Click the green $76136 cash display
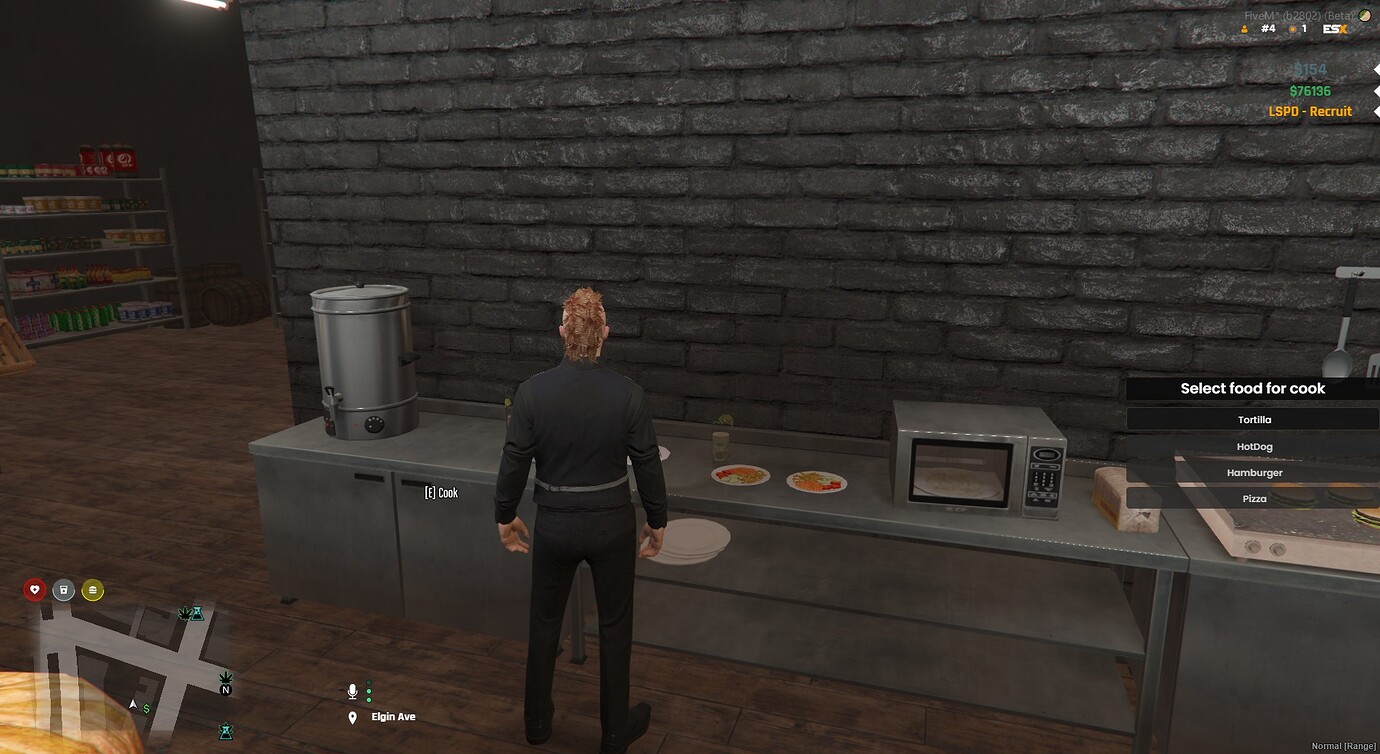 coord(1310,90)
